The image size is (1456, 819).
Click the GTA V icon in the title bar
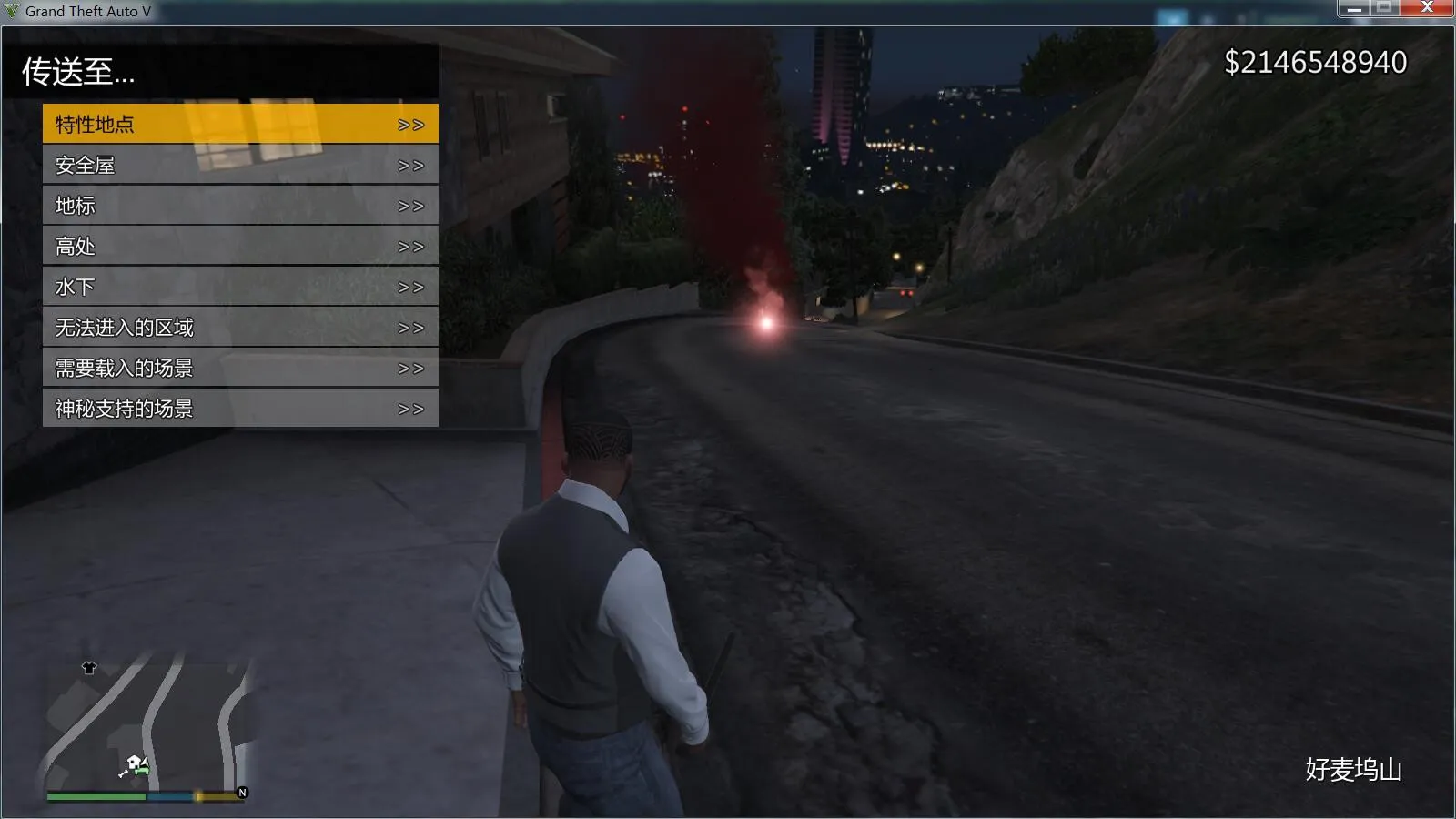point(10,11)
